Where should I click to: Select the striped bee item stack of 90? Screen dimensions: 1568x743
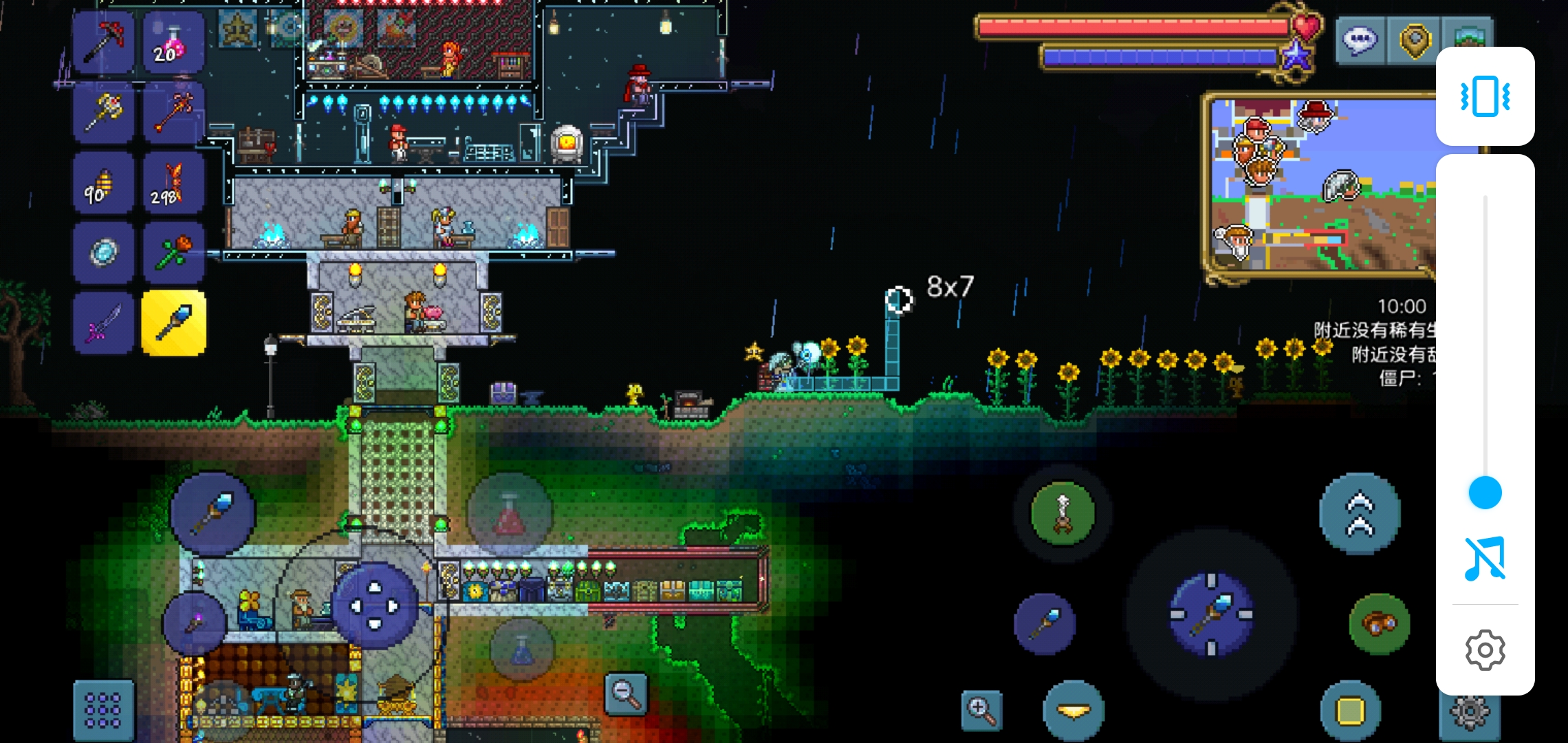point(103,184)
